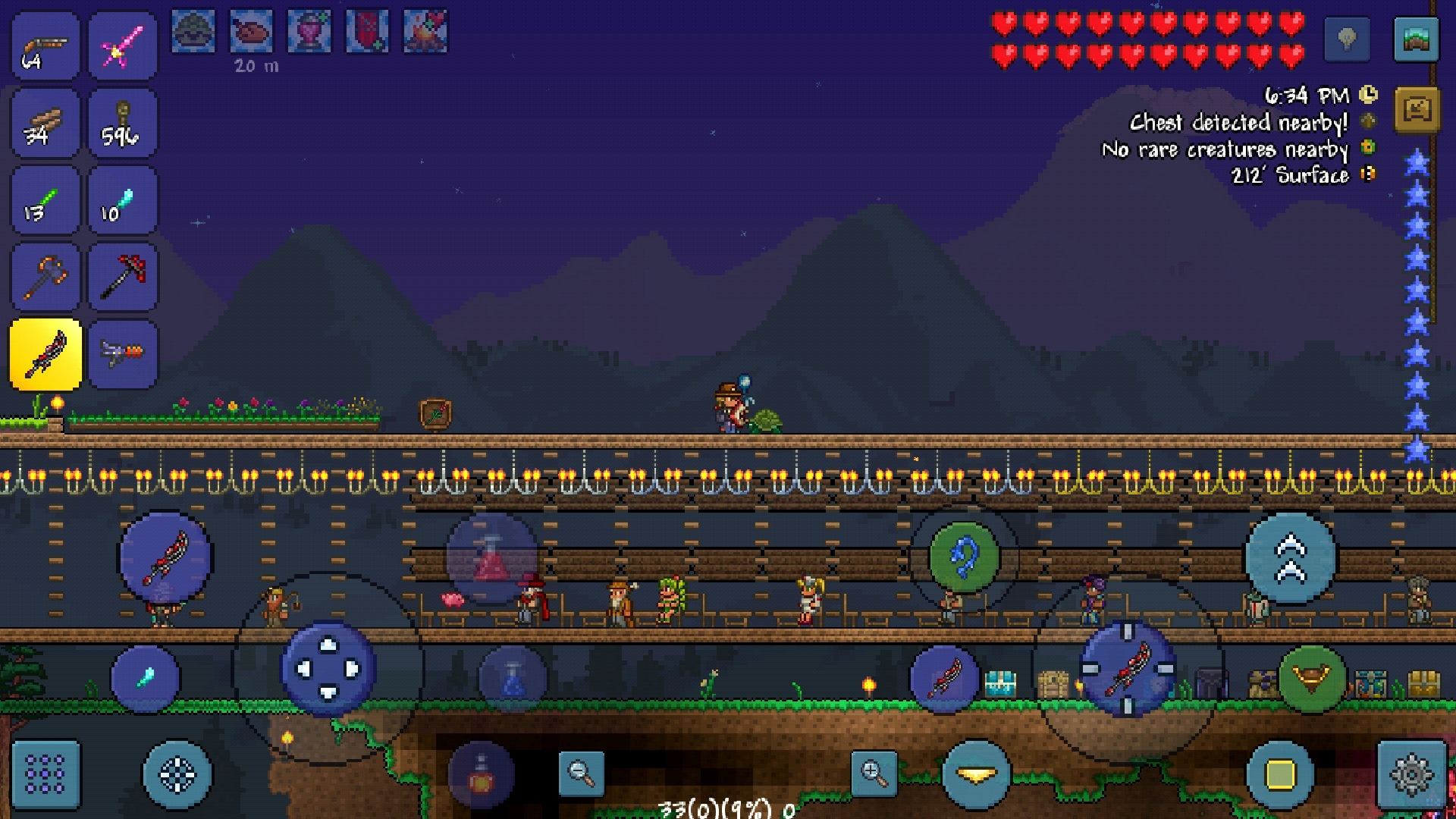The height and width of the screenshot is (819, 1456).
Task: Select the pink sword in the hotbar
Action: click(123, 45)
